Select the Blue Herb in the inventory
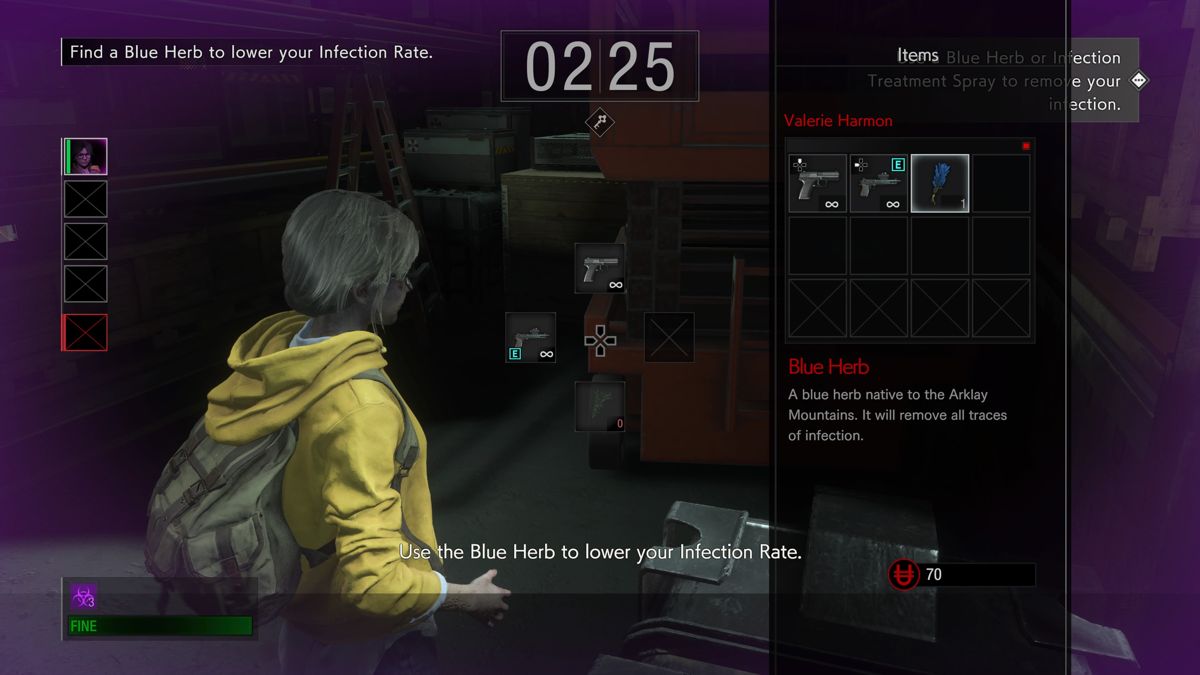This screenshot has width=1200, height=675. tap(940, 183)
